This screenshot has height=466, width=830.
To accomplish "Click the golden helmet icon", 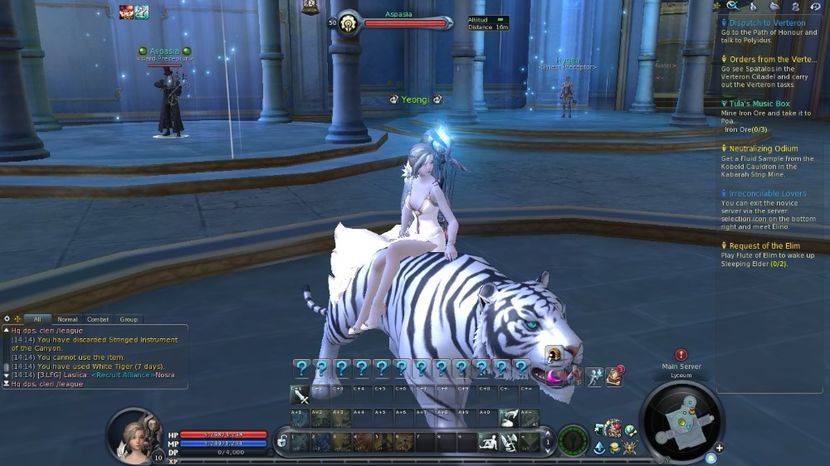I will [553, 354].
